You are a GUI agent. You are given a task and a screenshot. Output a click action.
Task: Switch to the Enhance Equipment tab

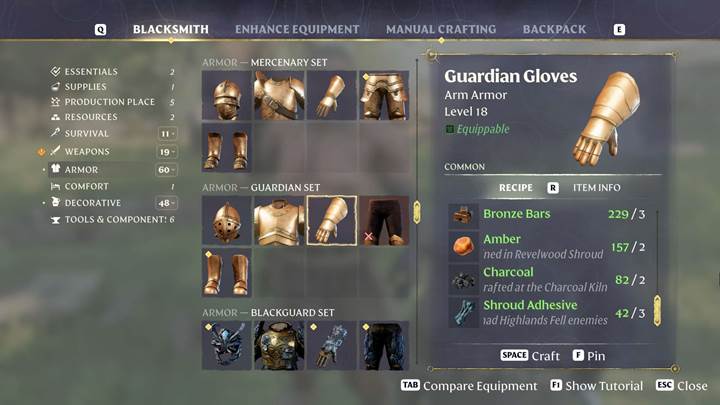[297, 29]
